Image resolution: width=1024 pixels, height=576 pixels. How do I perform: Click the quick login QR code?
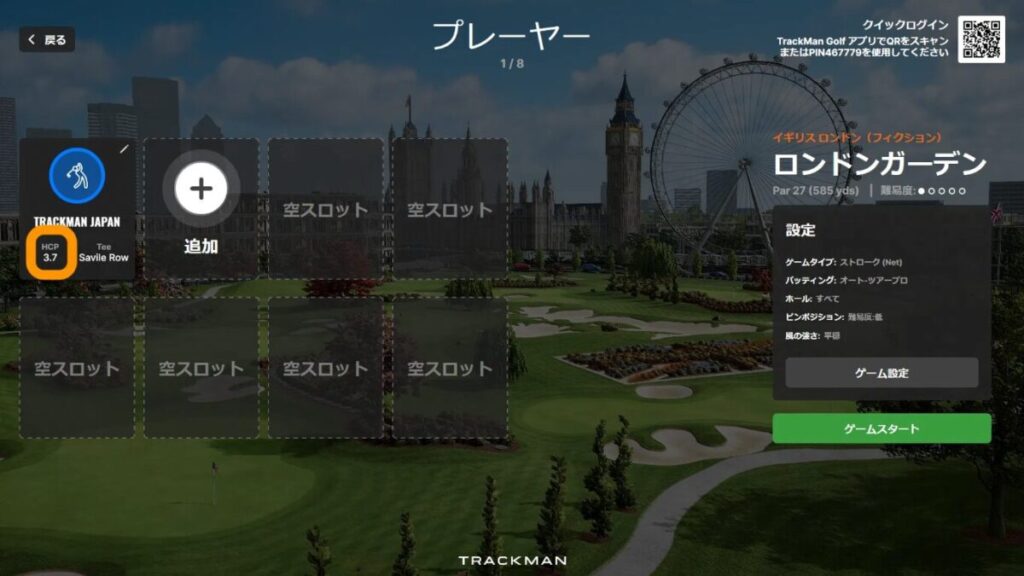click(980, 39)
